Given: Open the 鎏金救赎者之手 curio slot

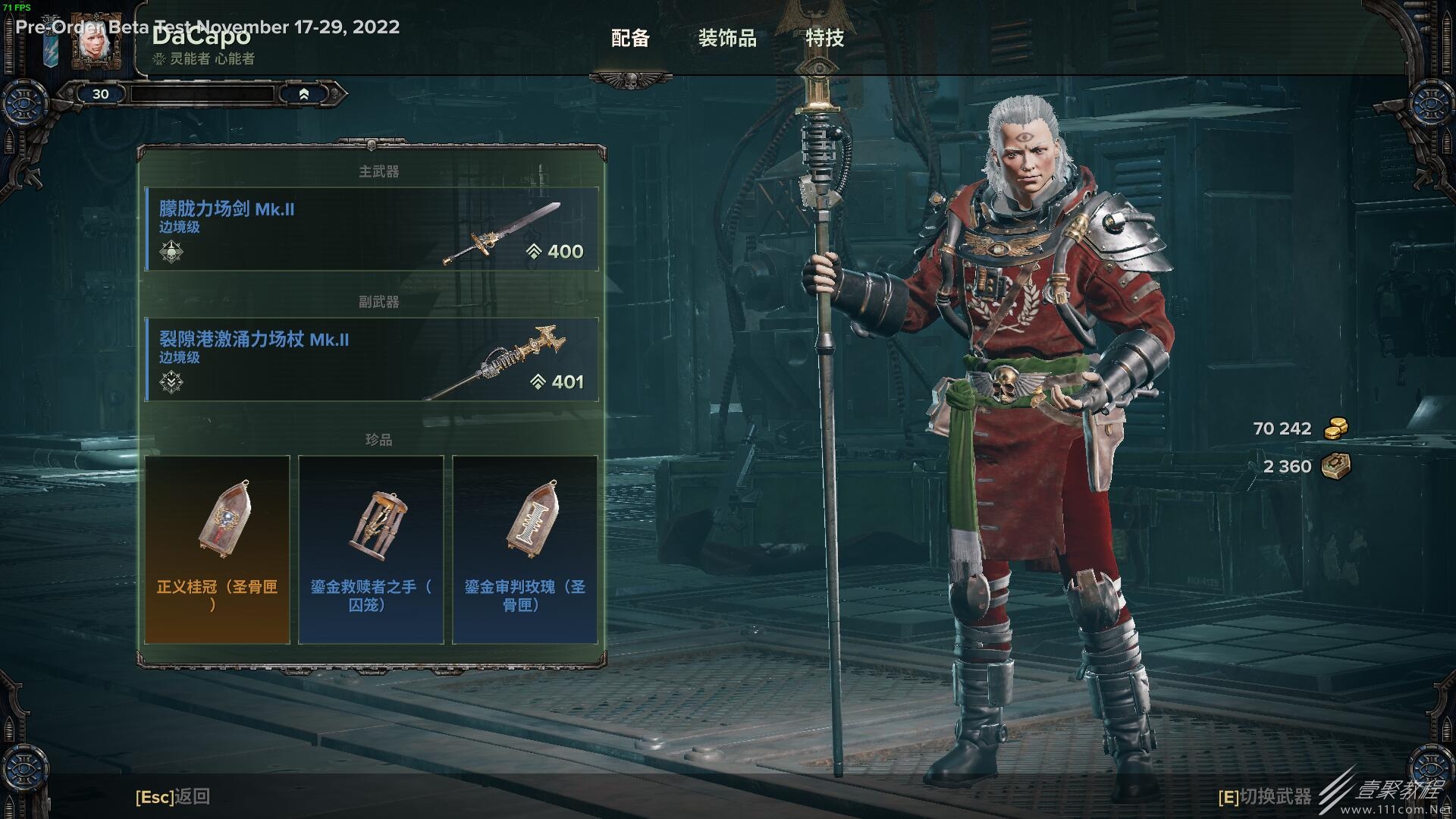Looking at the screenshot, I should [x=371, y=549].
